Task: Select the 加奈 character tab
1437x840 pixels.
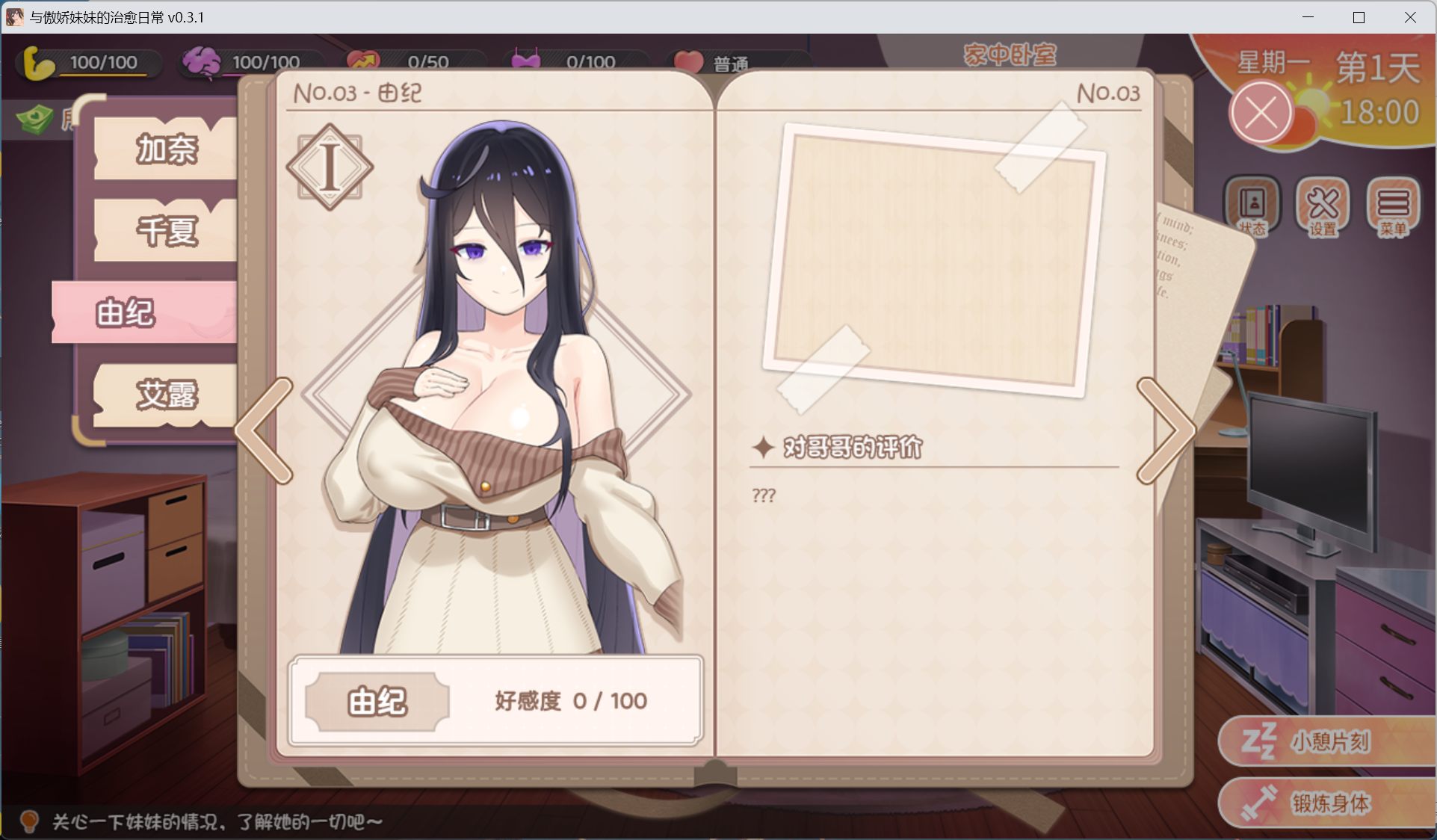Action: (x=165, y=148)
